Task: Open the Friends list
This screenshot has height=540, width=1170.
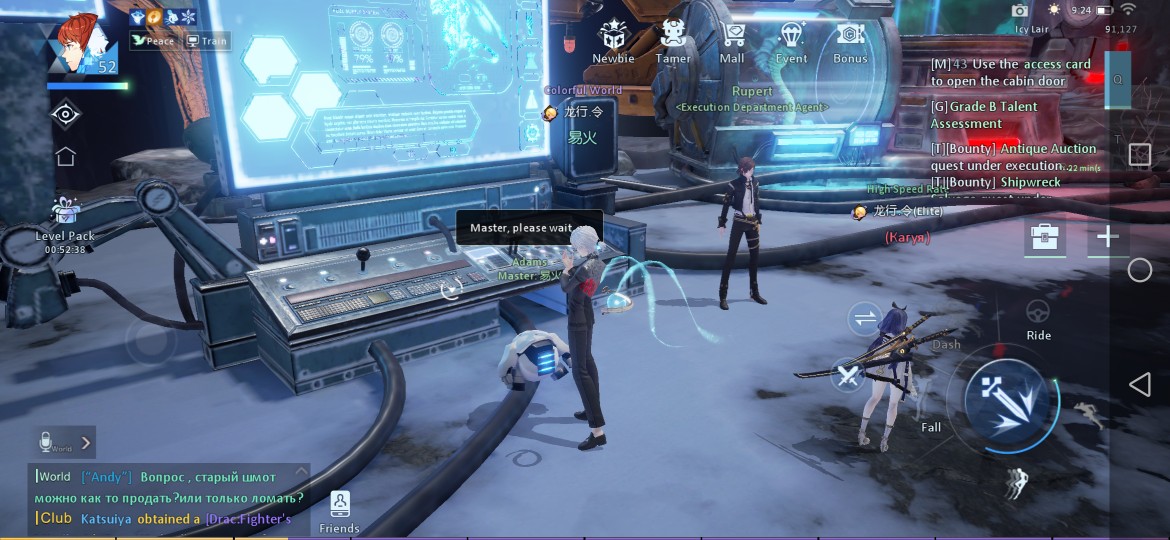Action: pos(339,510)
